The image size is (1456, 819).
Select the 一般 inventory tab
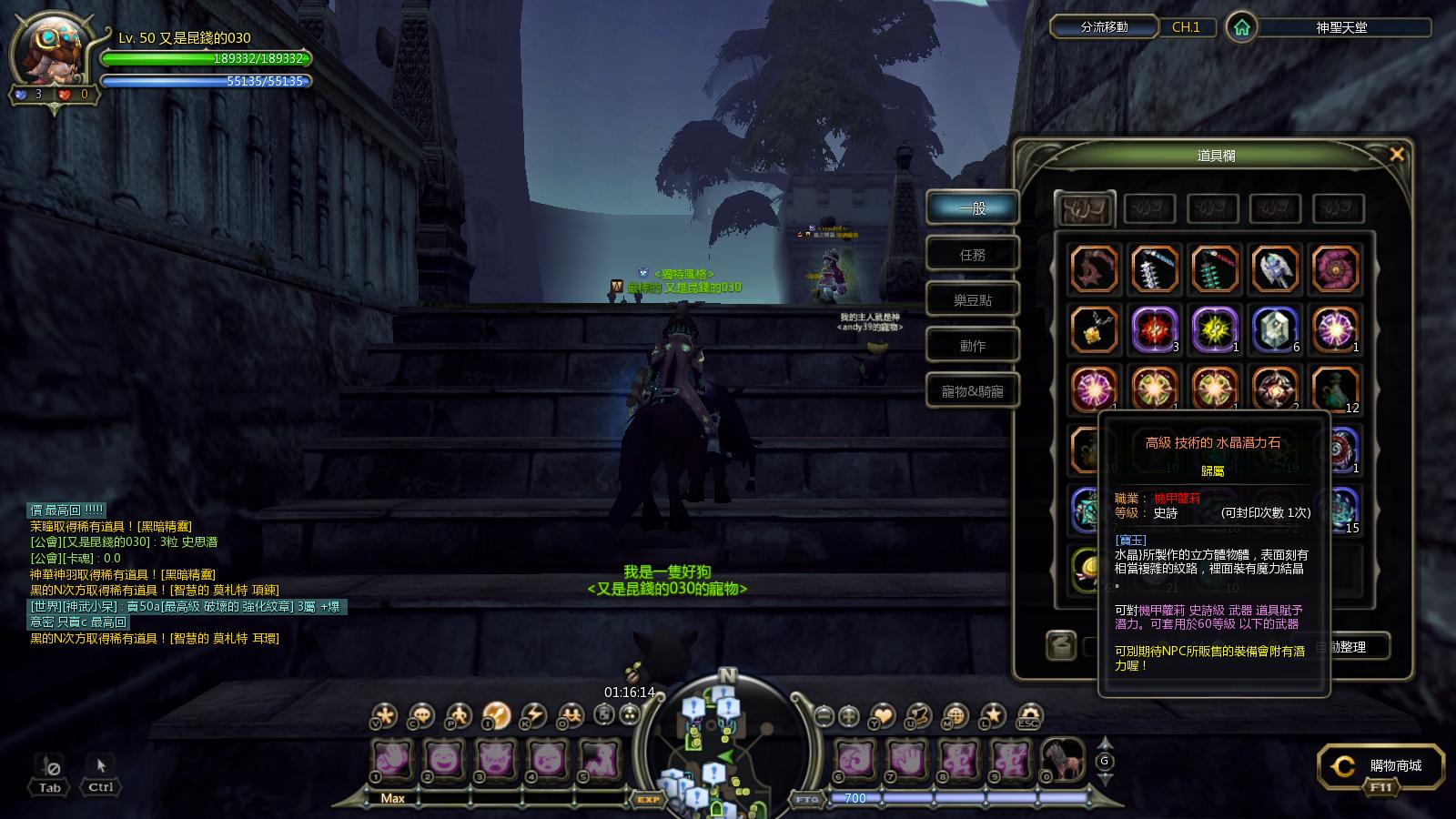[x=972, y=208]
